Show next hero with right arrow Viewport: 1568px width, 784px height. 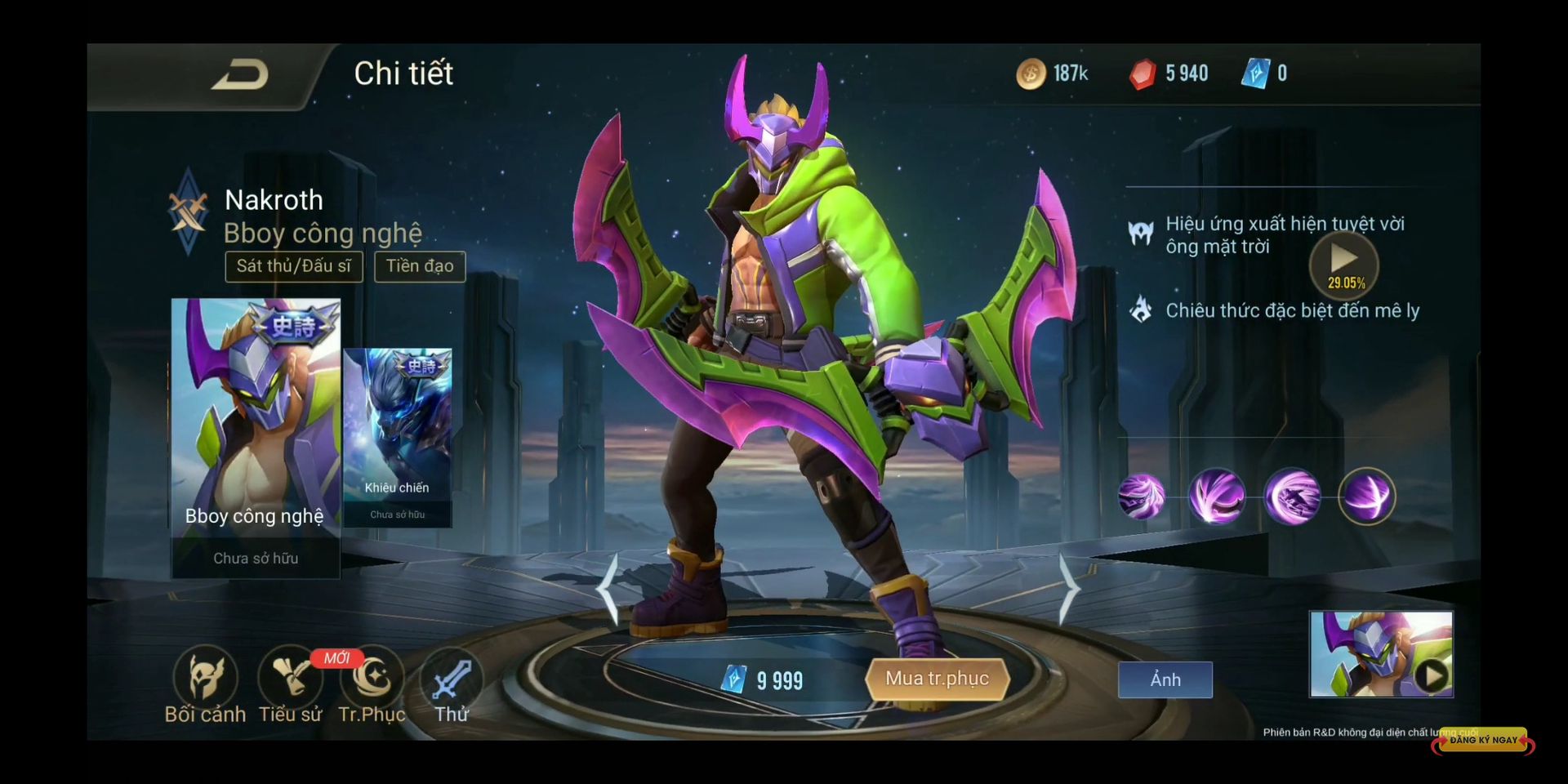(1069, 590)
